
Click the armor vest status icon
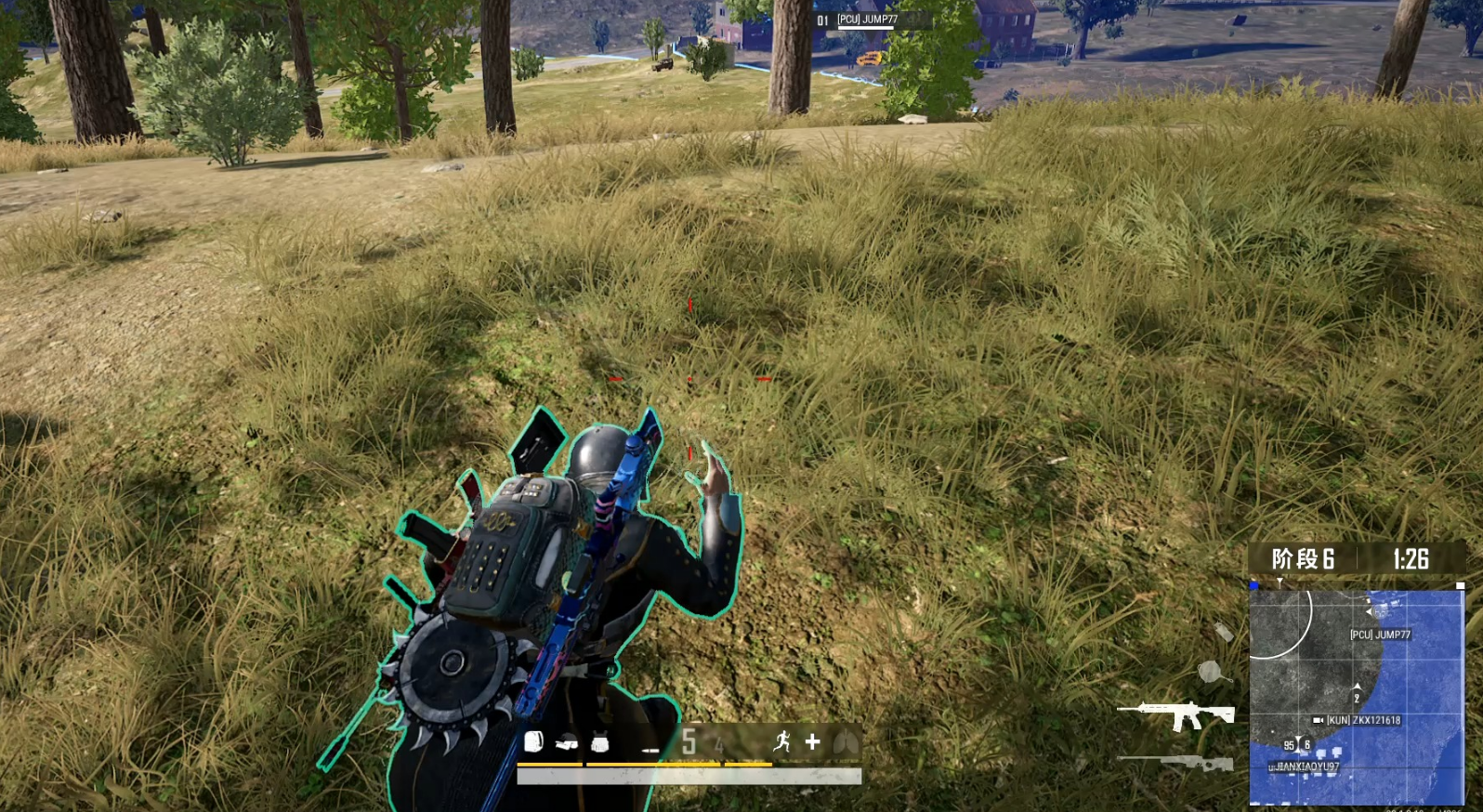click(599, 742)
